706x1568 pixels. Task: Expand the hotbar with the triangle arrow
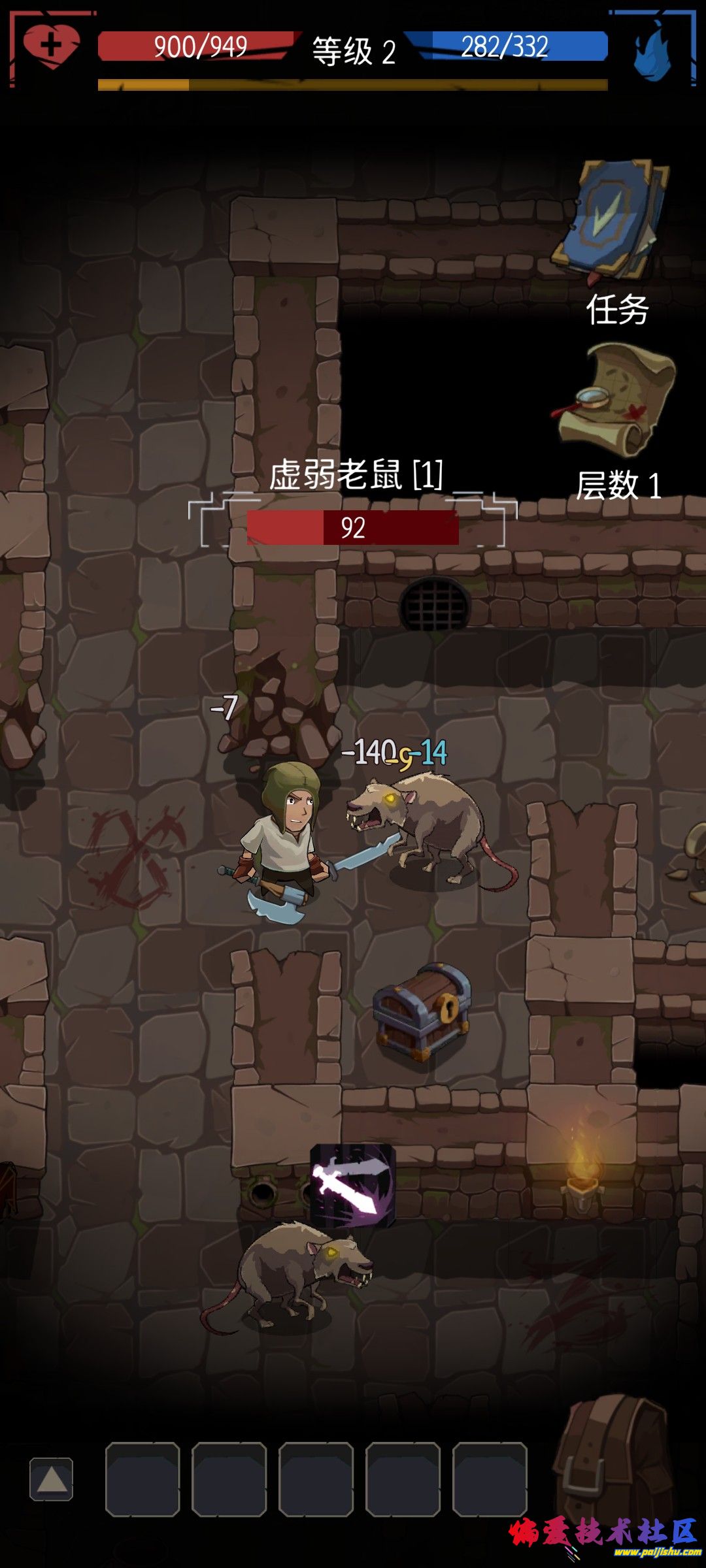(52, 1479)
